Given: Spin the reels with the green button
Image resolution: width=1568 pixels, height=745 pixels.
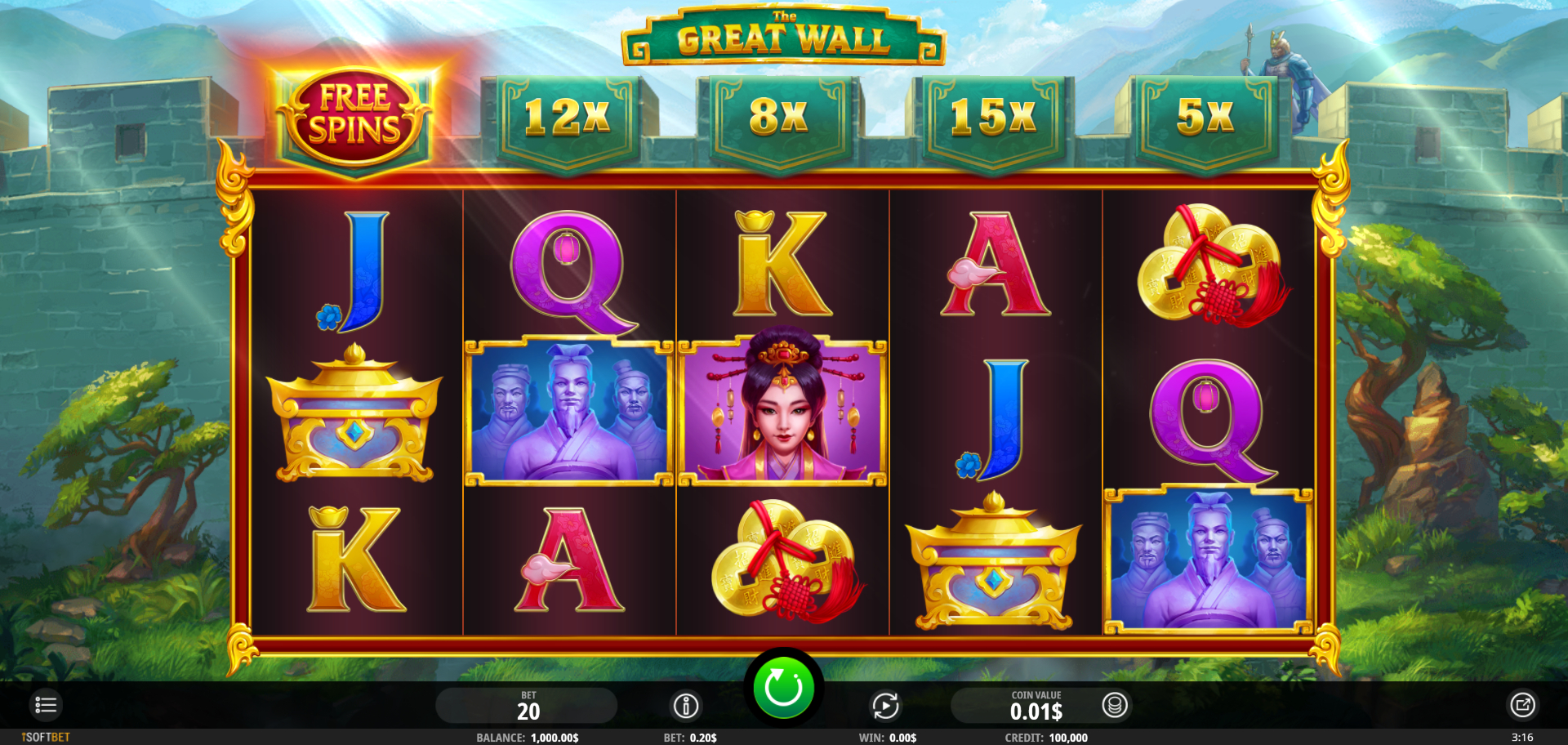Looking at the screenshot, I should click(x=782, y=688).
